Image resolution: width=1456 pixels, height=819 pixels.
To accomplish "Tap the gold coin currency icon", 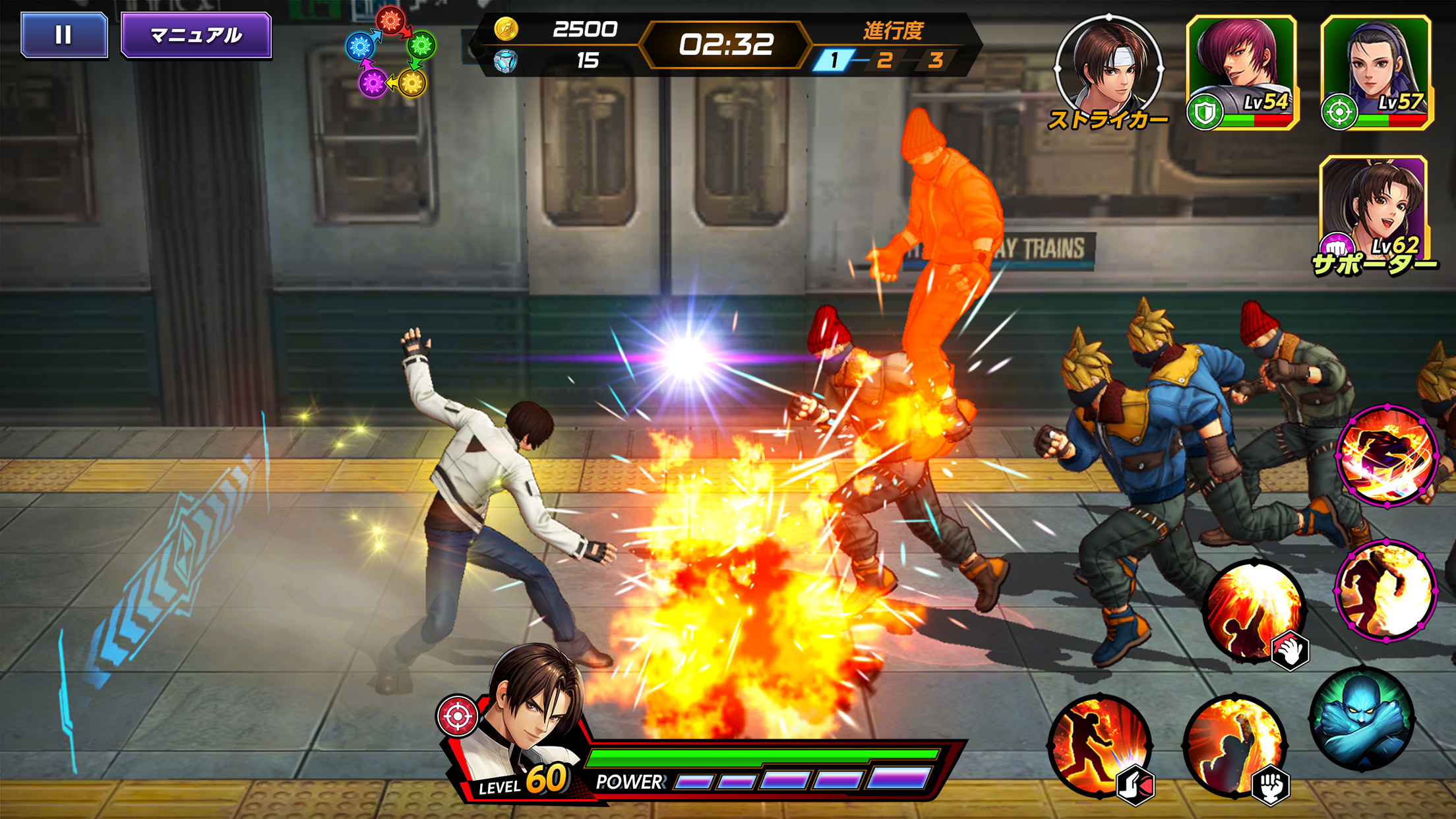I will coord(506,29).
